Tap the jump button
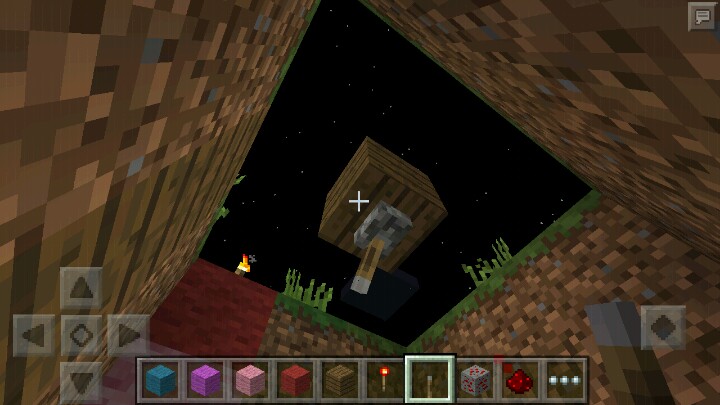This screenshot has width=720, height=405. [x=663, y=327]
